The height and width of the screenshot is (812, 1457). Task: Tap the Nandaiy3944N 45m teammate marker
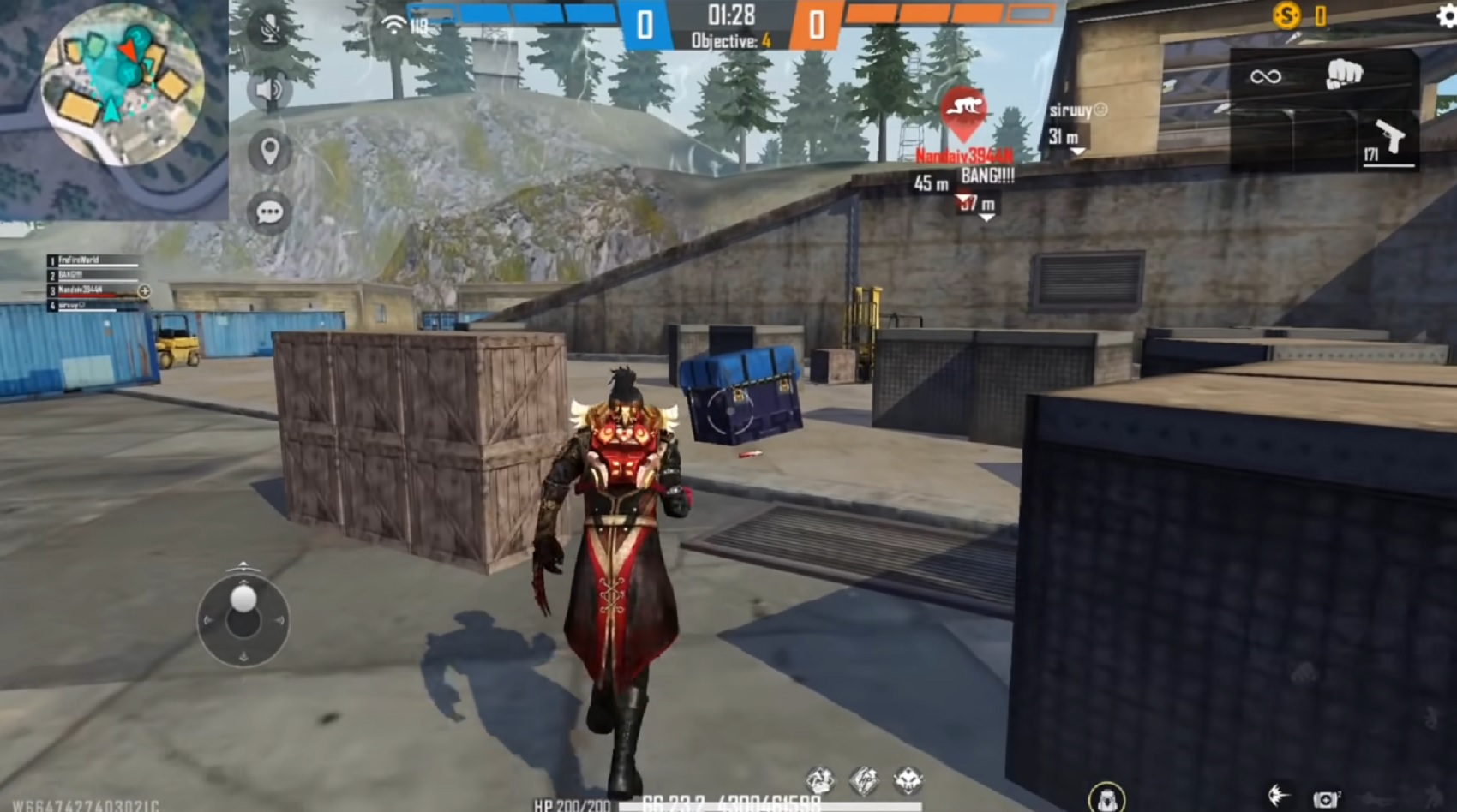[958, 163]
